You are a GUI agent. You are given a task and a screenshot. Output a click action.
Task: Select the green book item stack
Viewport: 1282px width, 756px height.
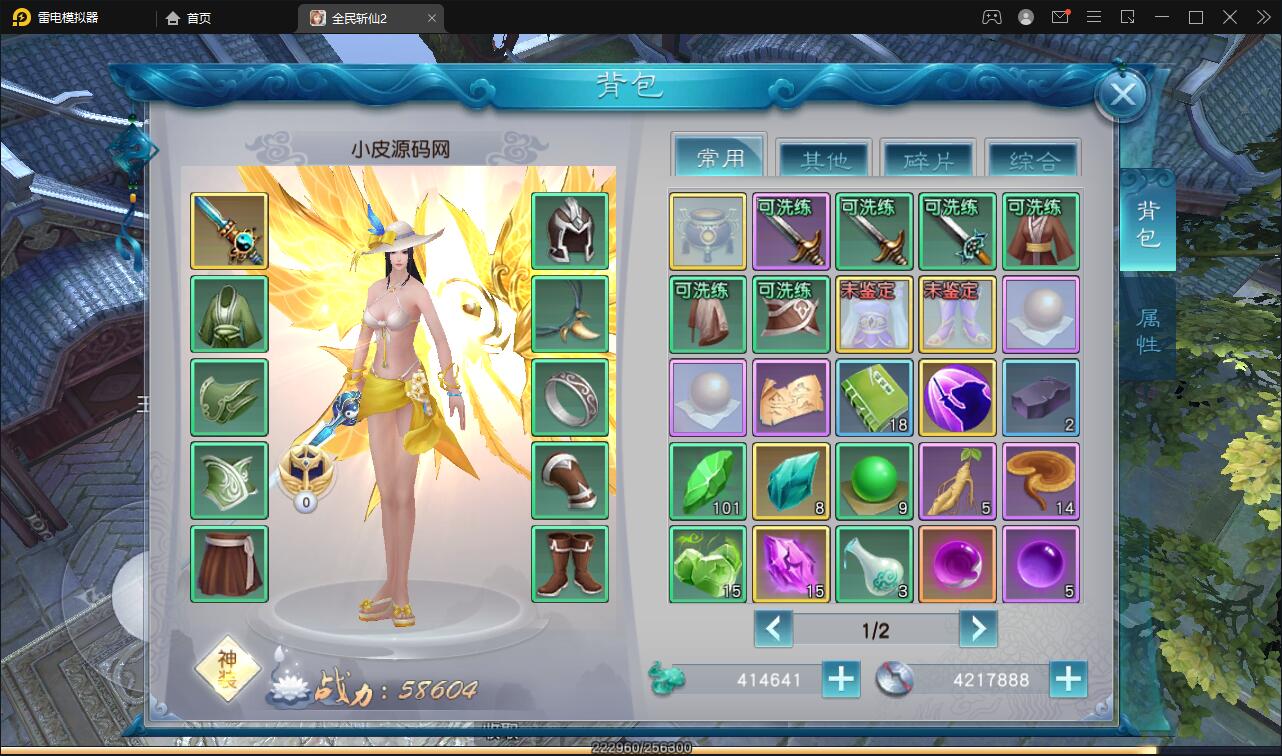click(x=874, y=397)
